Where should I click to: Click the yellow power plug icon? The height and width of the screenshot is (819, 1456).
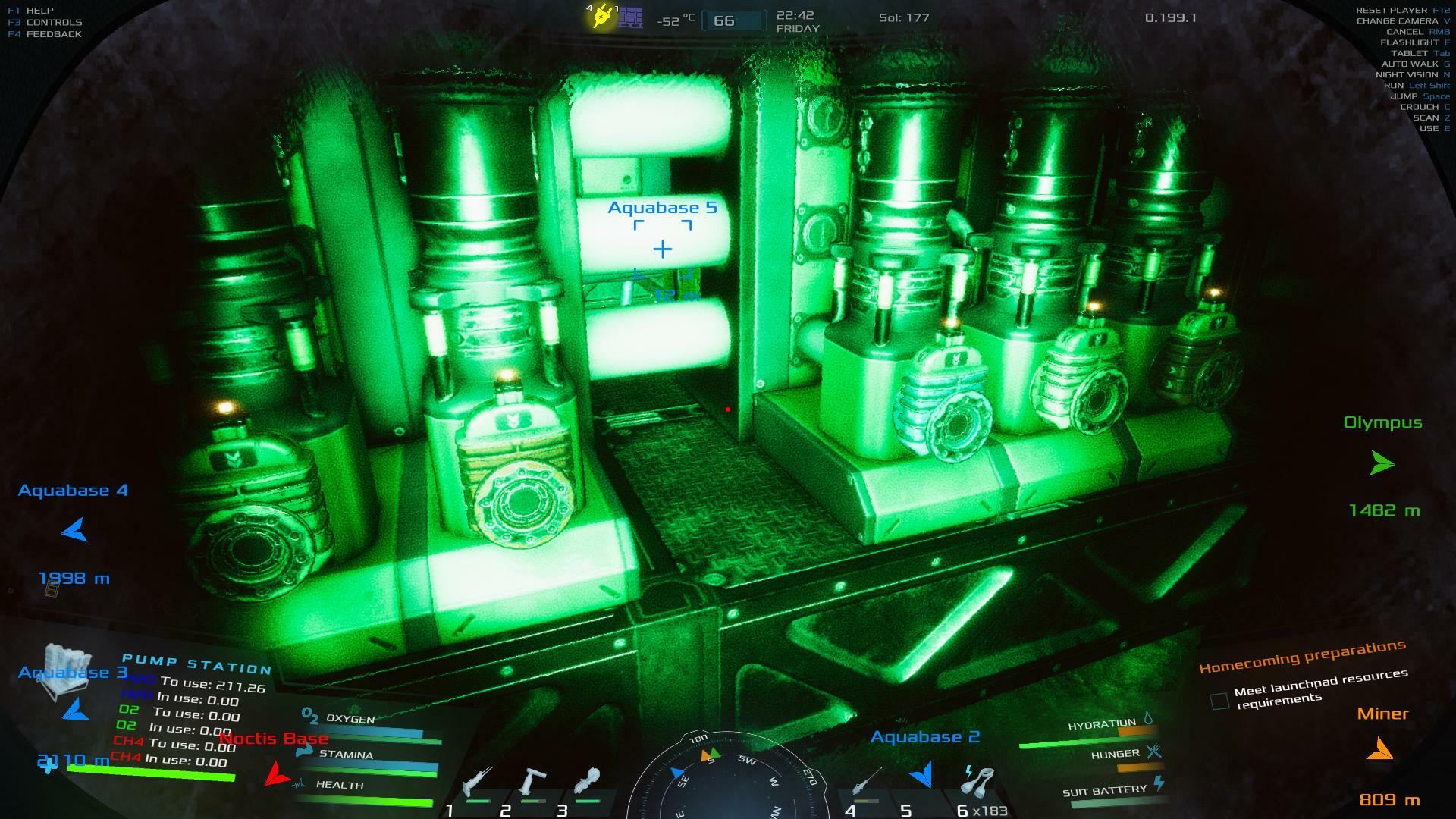602,17
